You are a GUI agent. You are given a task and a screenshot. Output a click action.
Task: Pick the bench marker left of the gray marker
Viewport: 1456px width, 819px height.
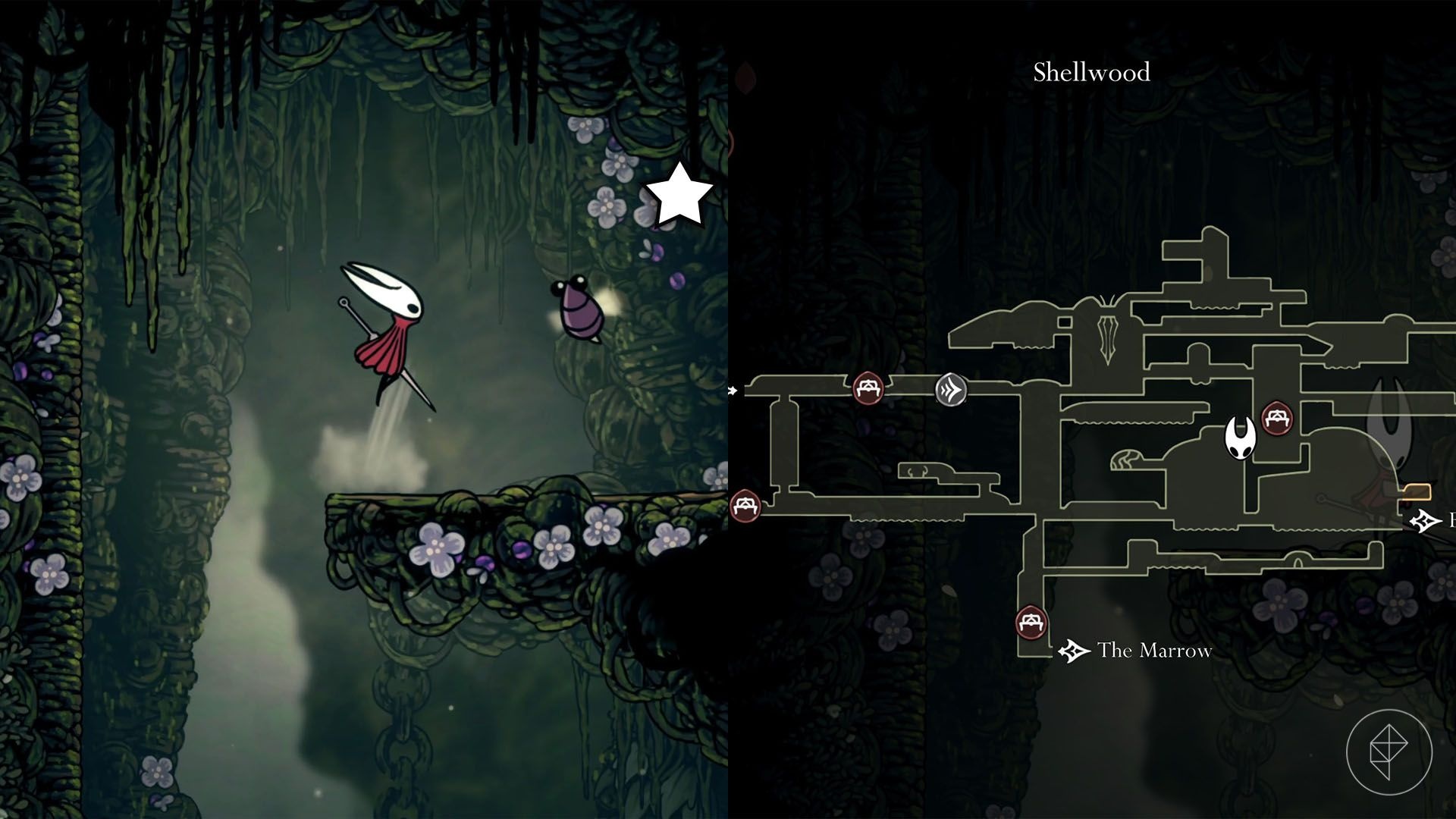pos(868,388)
